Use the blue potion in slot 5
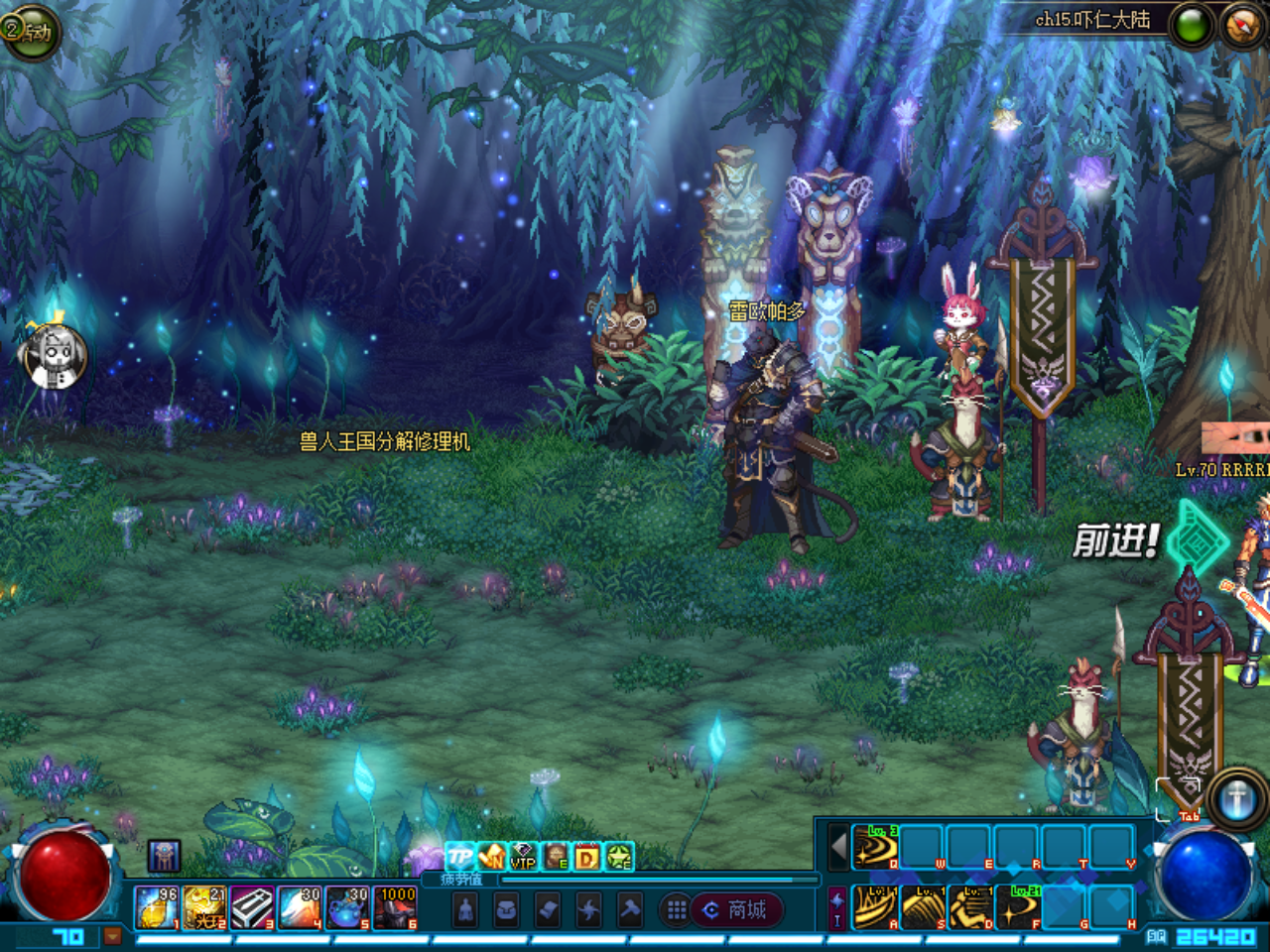The image size is (1270, 952). coord(347,907)
